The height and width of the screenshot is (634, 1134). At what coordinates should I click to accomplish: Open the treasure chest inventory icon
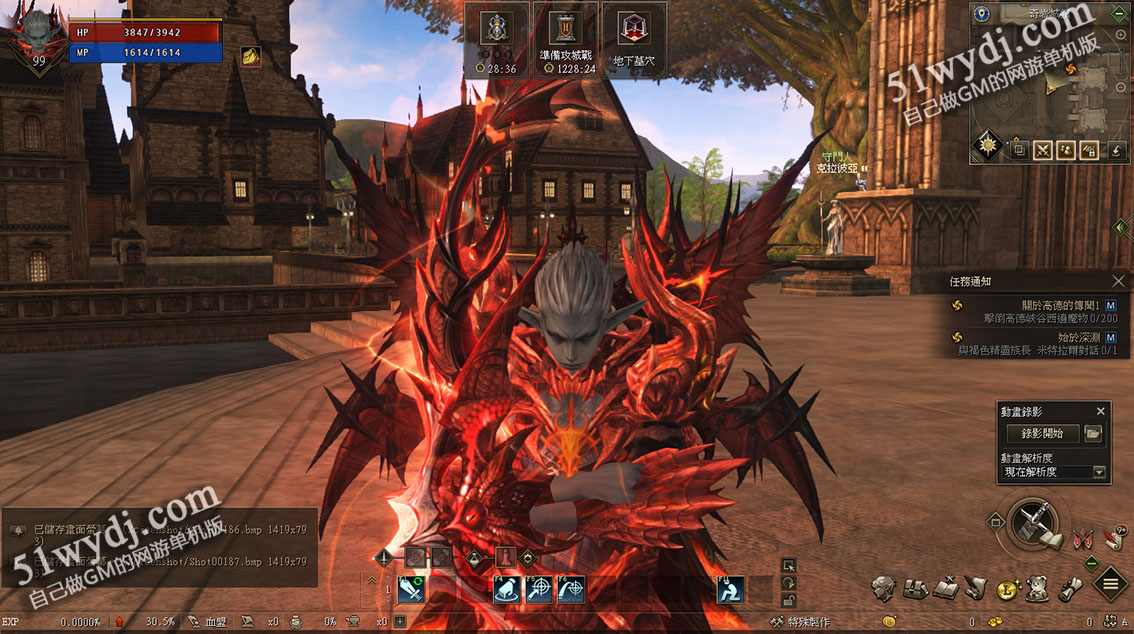(915, 589)
